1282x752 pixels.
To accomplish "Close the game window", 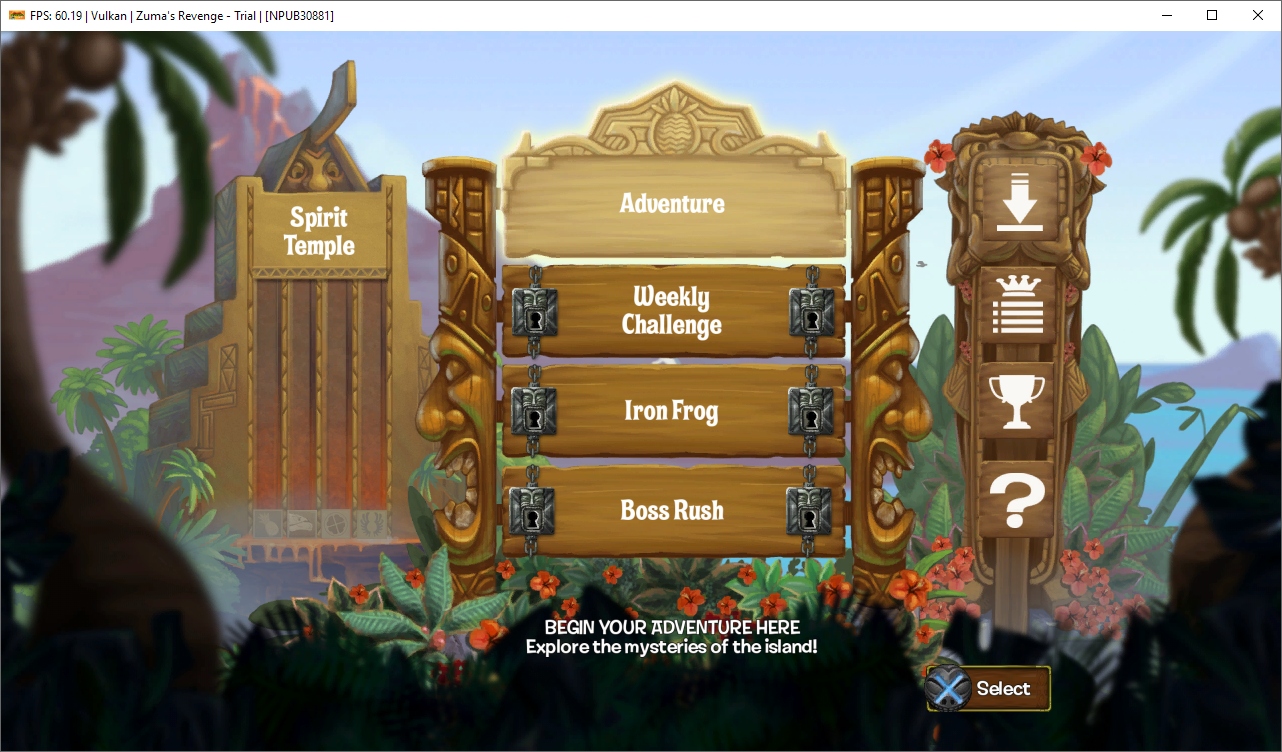I will click(x=1258, y=15).
